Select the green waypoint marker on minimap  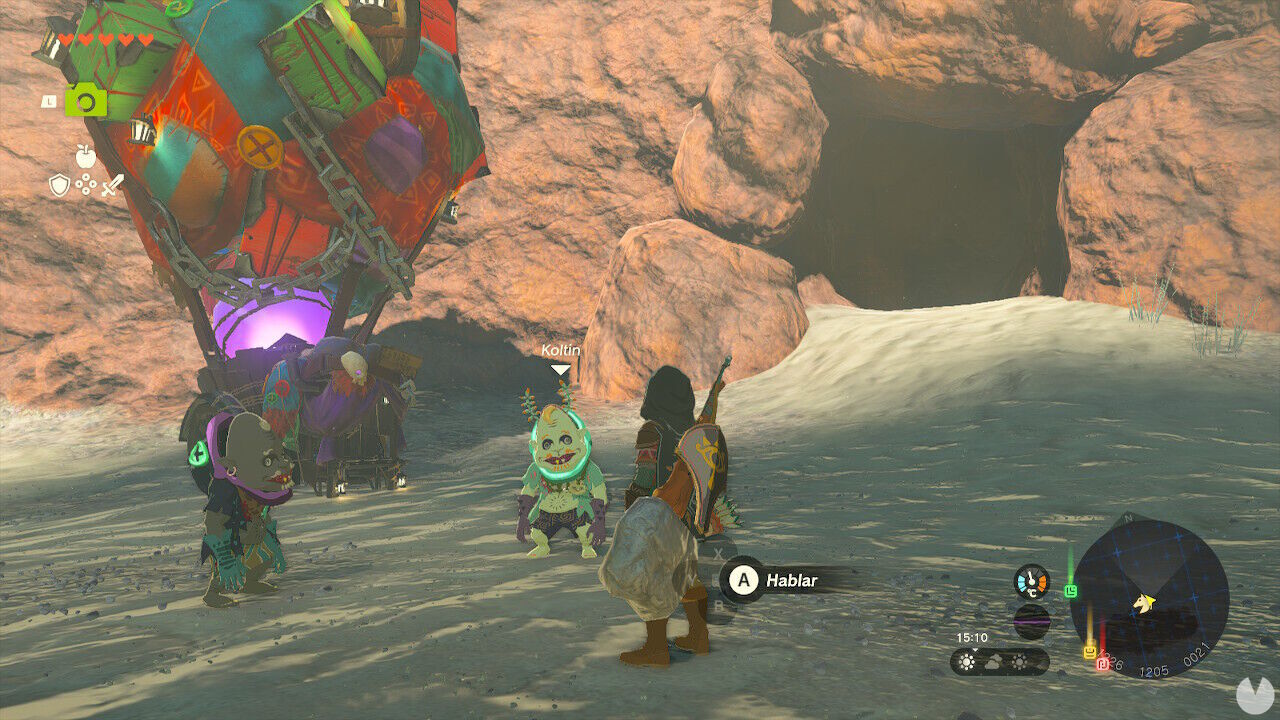pos(1071,591)
